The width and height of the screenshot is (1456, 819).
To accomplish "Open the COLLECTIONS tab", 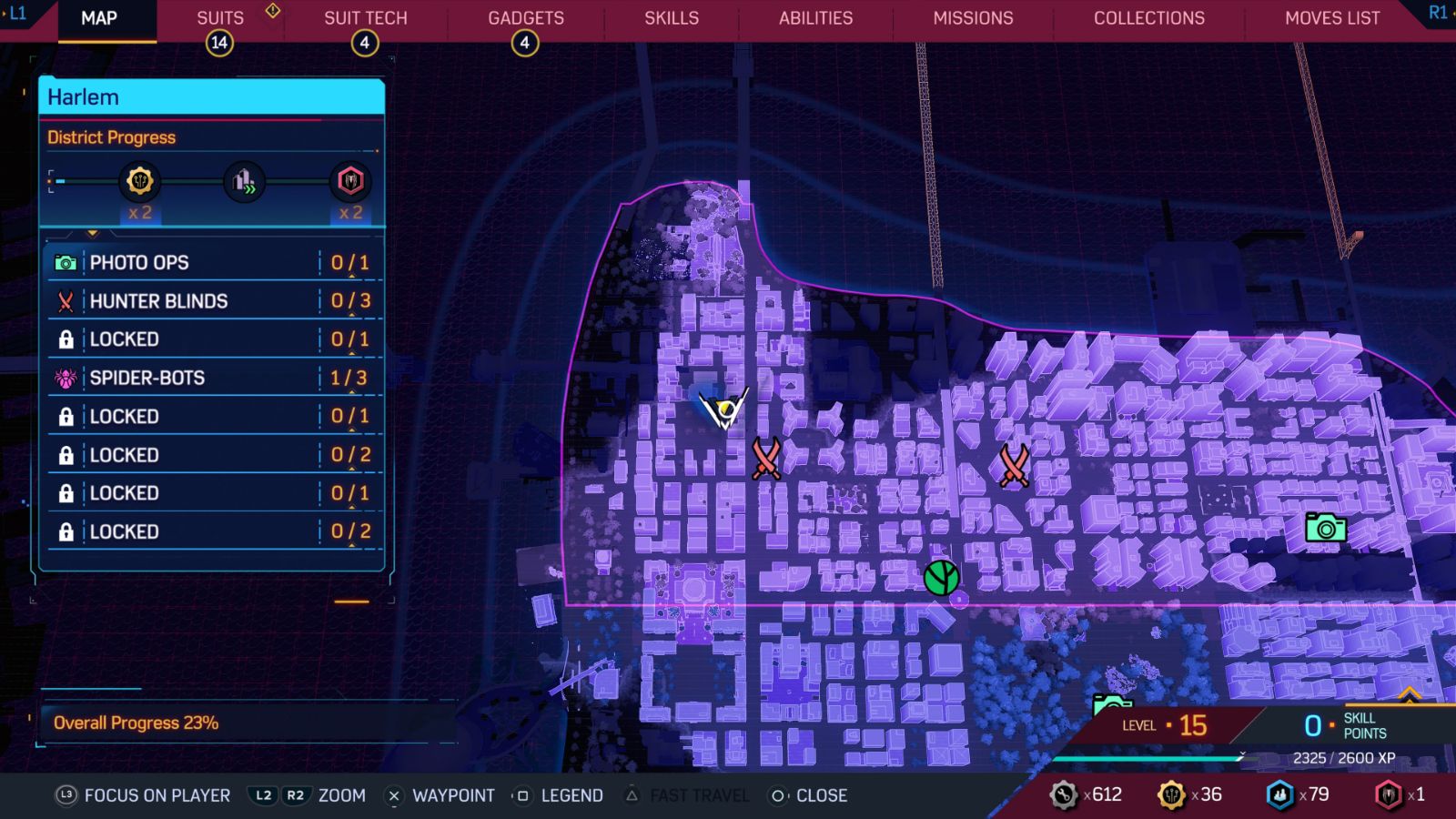I will click(x=1148, y=17).
